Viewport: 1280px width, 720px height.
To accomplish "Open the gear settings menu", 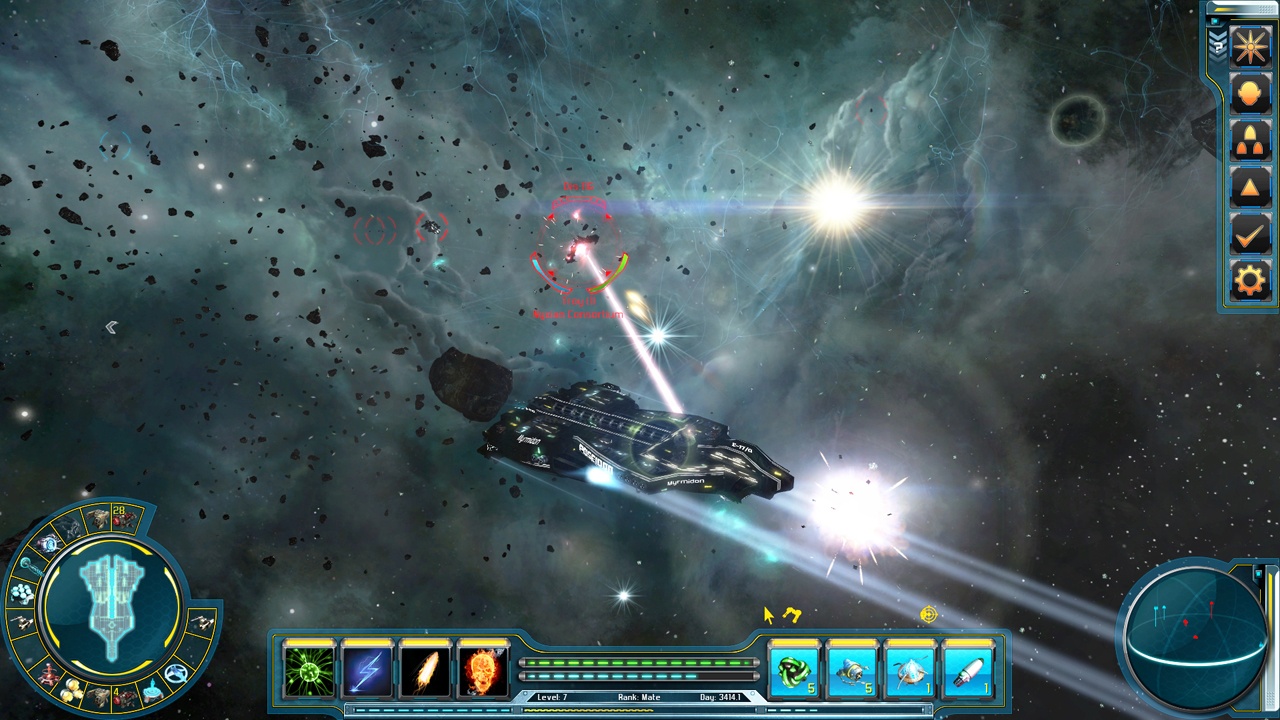I will tap(1250, 281).
